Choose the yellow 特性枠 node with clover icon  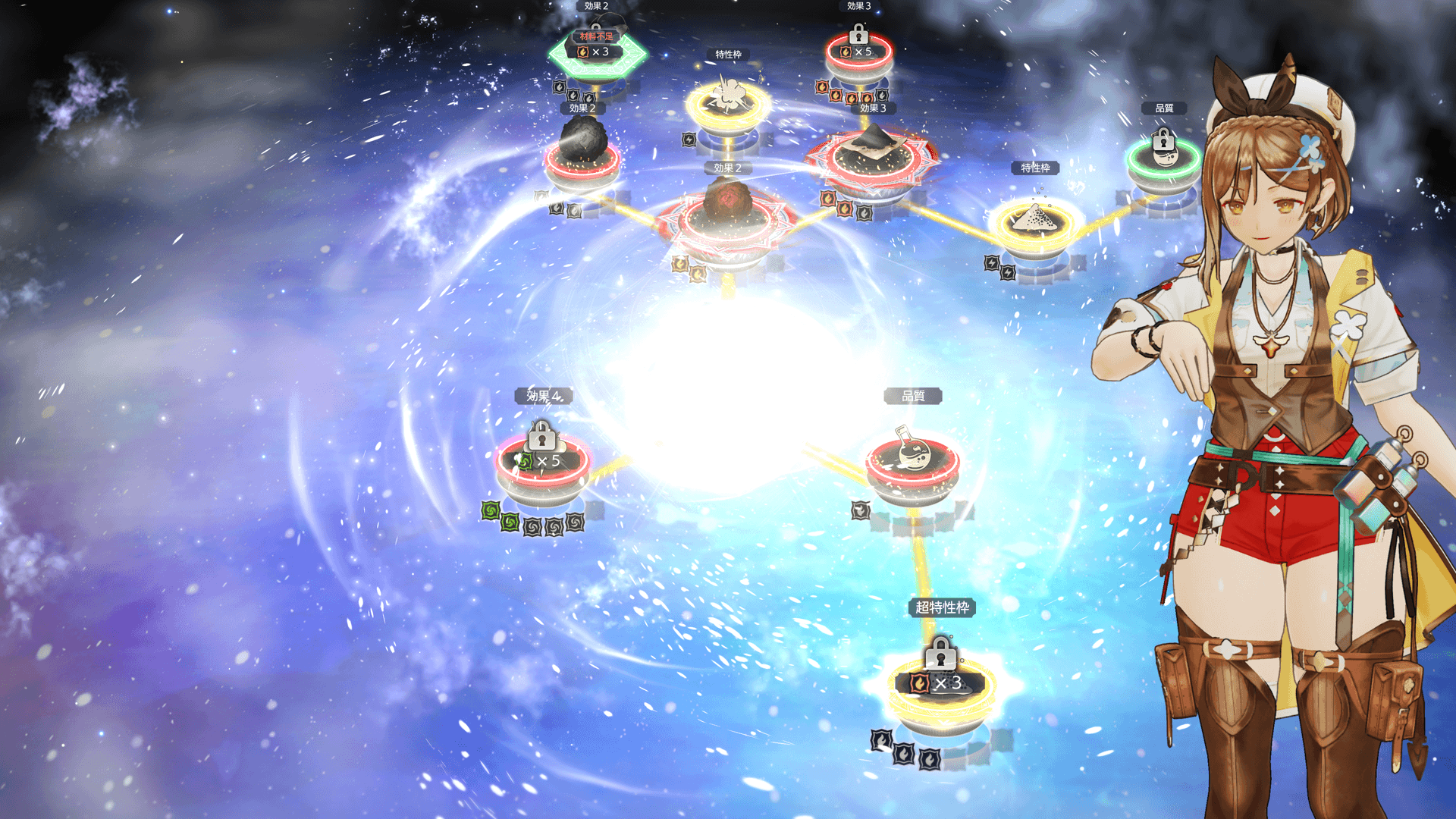(728, 102)
